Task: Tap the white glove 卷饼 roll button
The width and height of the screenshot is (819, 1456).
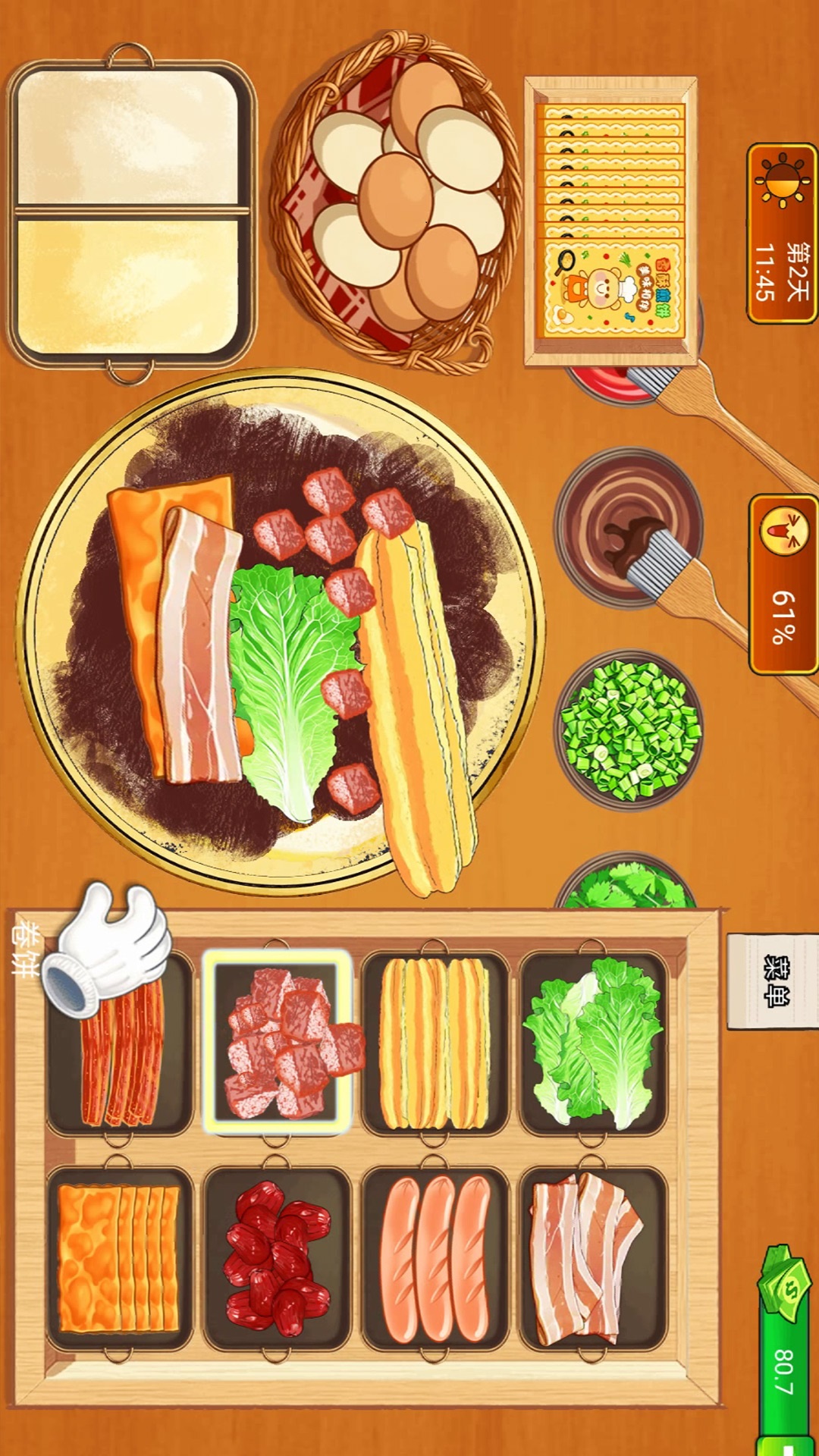Action: click(106, 948)
